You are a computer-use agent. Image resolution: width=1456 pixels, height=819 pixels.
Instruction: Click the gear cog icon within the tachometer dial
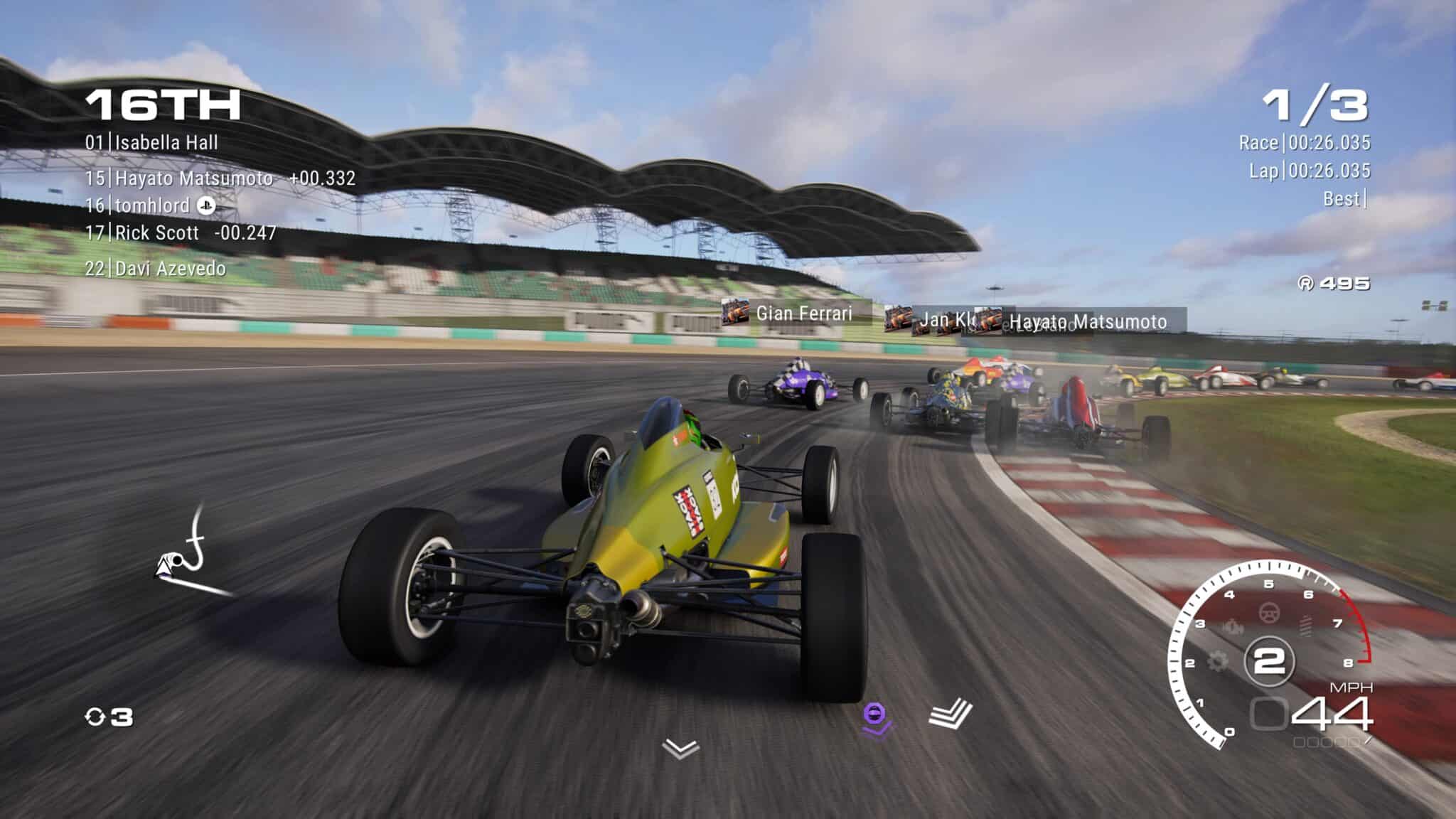[1217, 659]
